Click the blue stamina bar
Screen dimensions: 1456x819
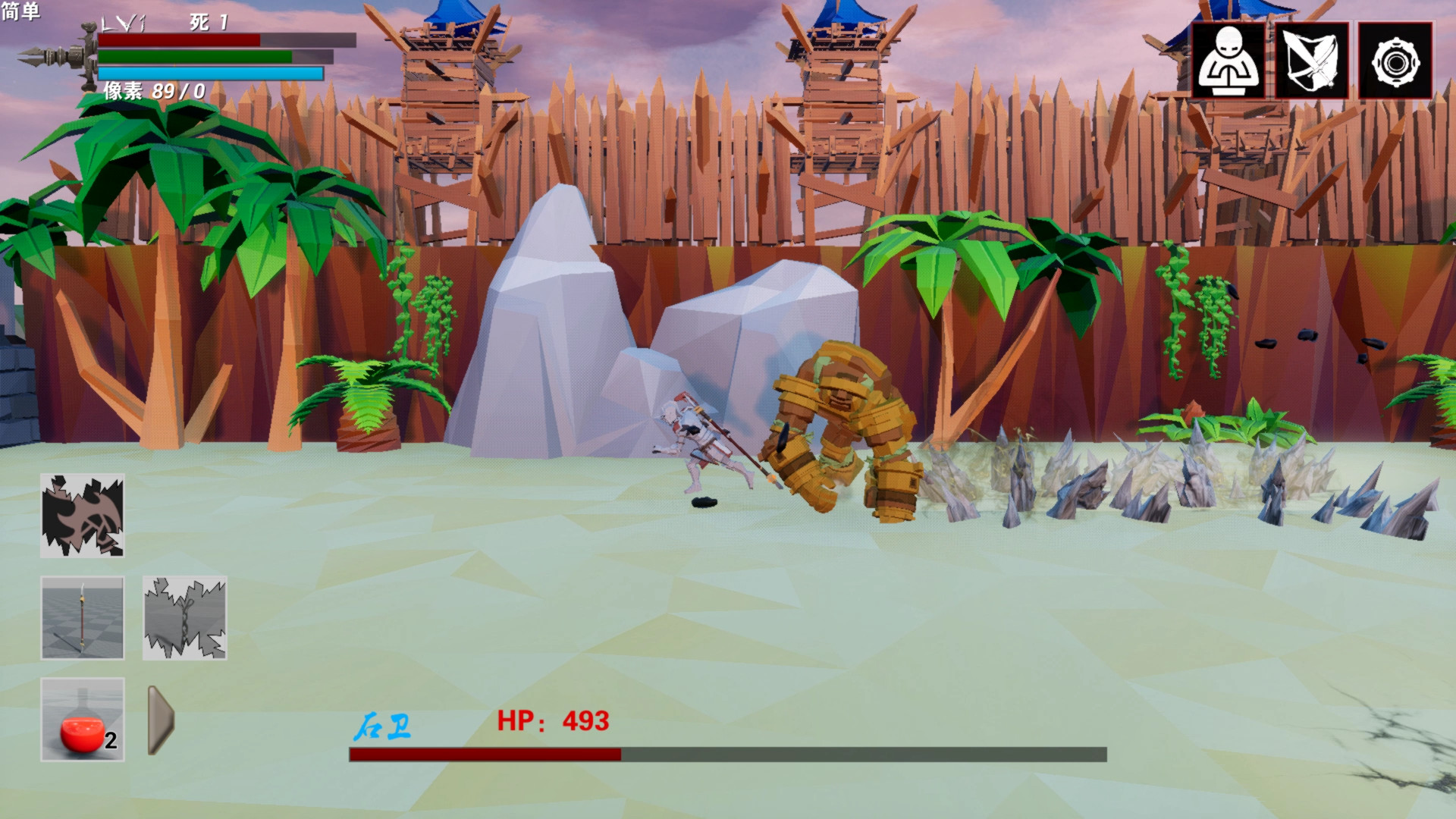(x=212, y=74)
